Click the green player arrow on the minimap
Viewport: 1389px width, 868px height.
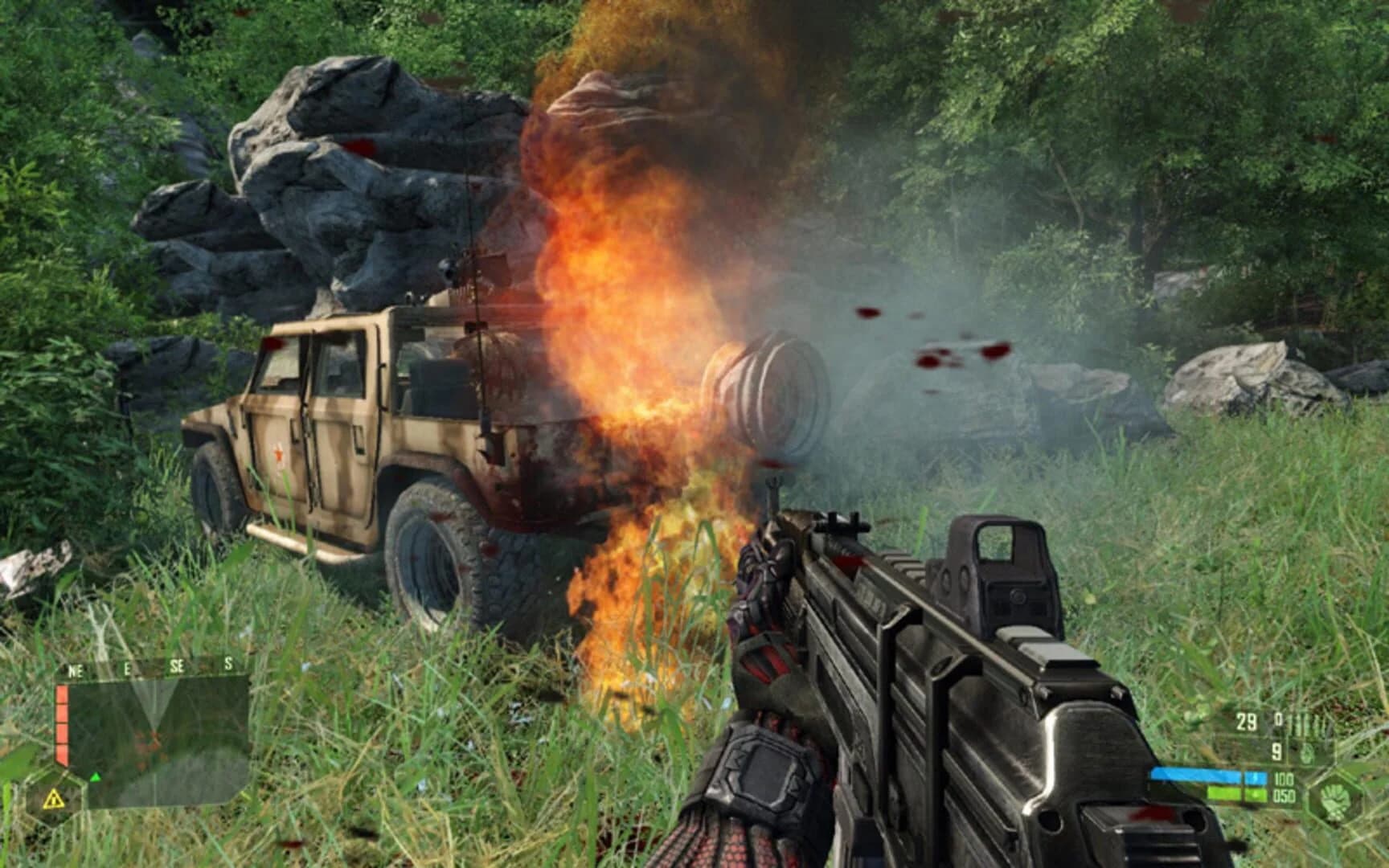[x=96, y=777]
